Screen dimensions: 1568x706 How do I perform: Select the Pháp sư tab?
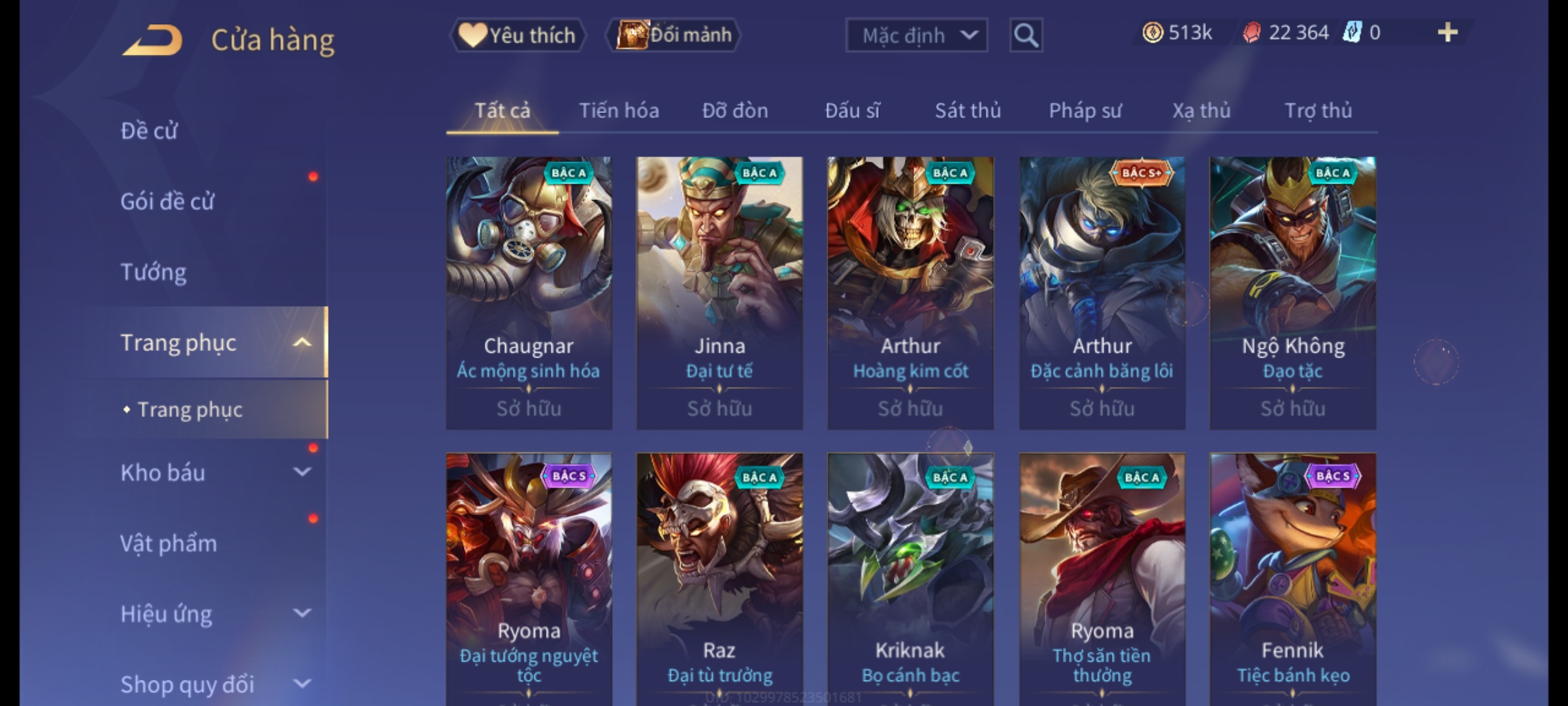(1085, 110)
